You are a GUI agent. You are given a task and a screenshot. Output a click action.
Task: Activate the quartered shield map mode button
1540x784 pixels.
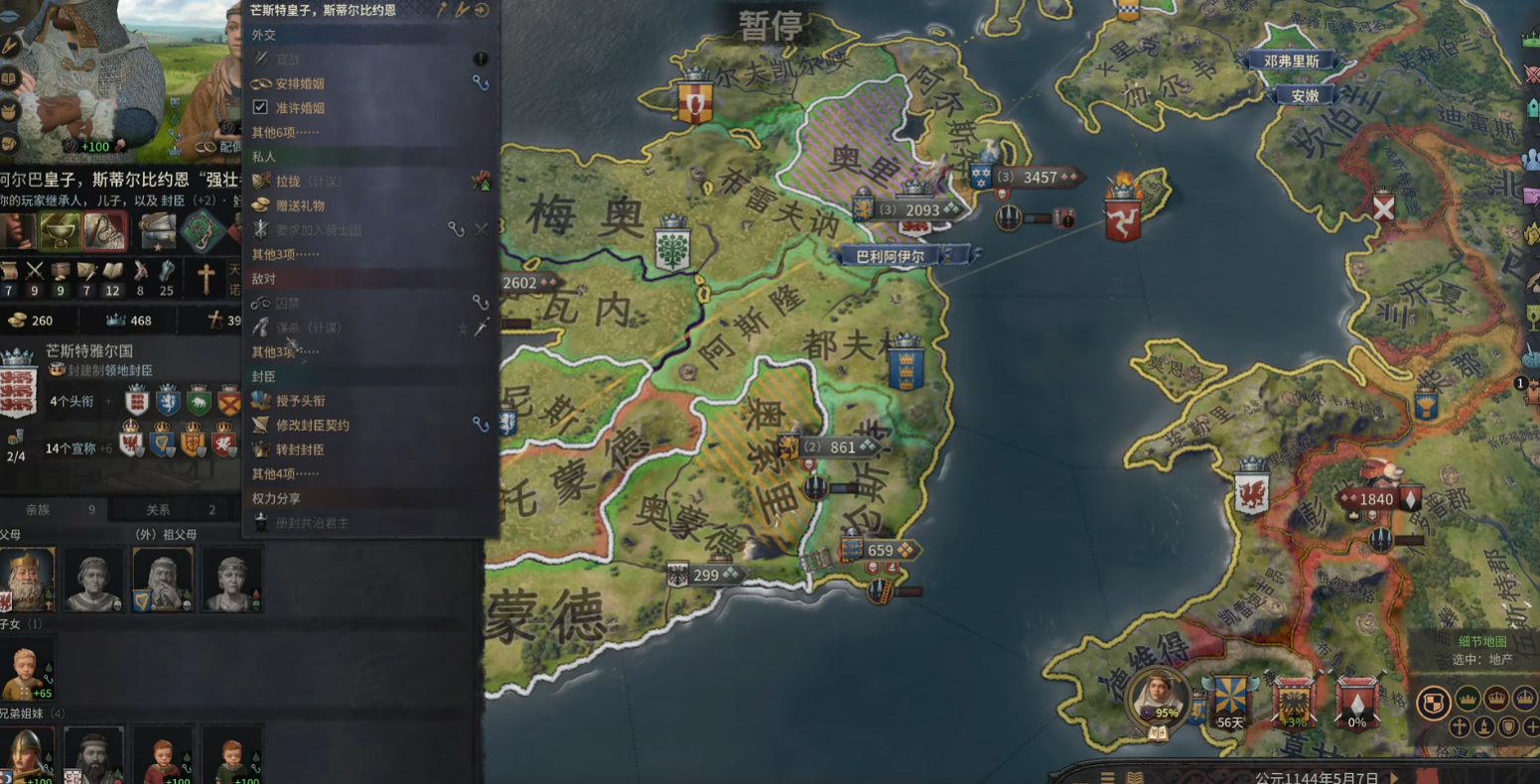(x=1432, y=703)
